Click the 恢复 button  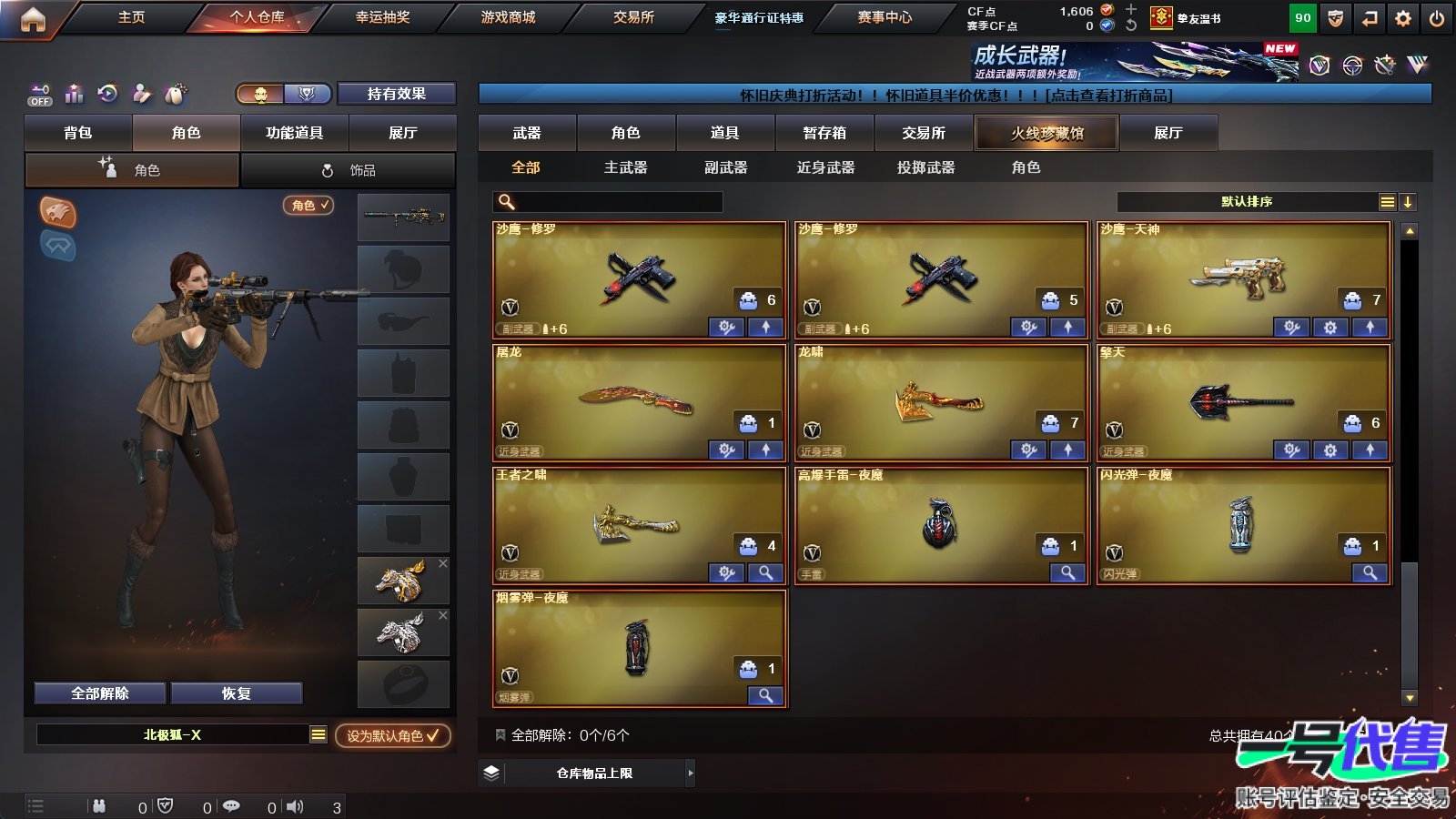237,693
